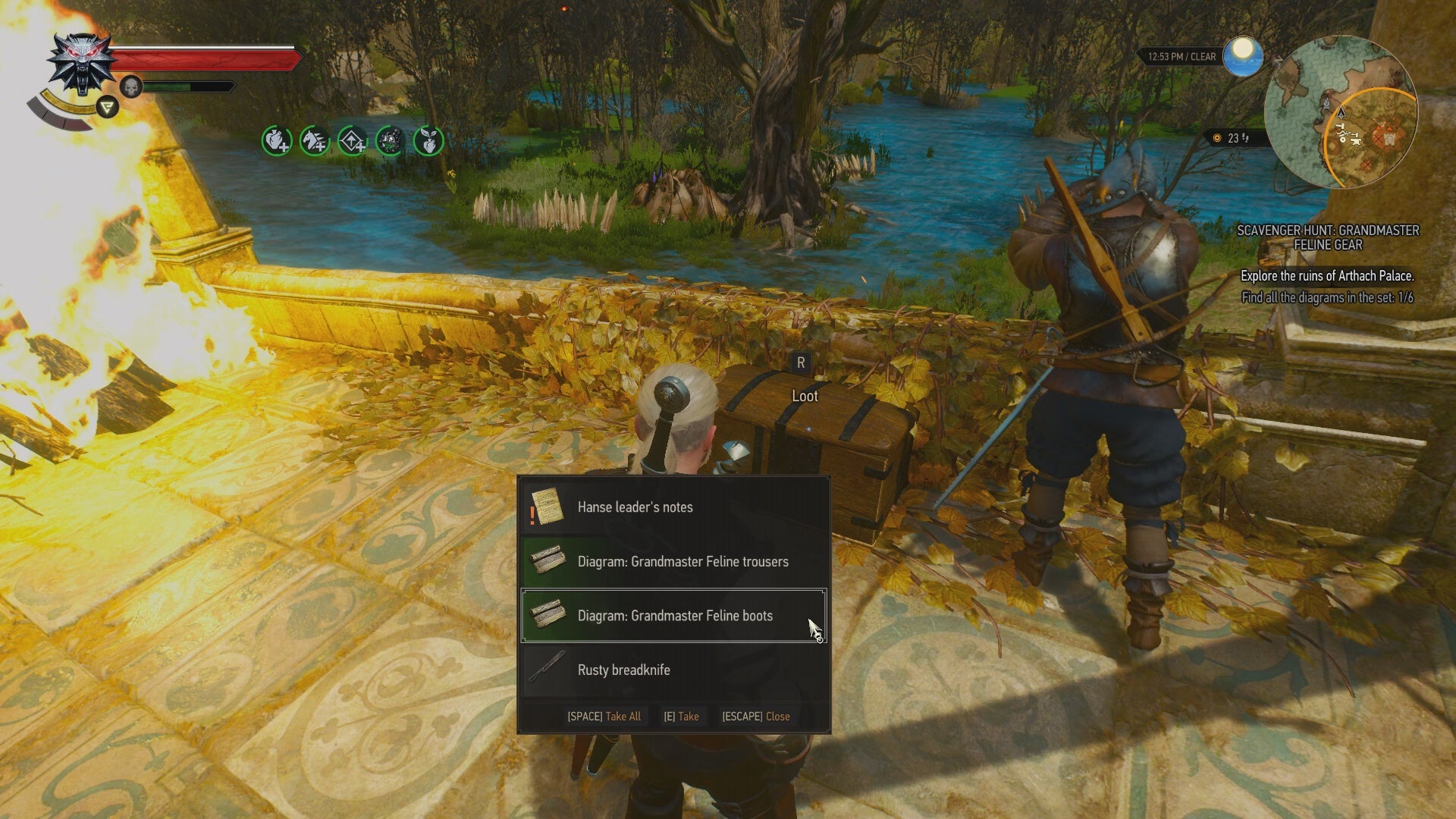The width and height of the screenshot is (1456, 819).
Task: Select the crowns currency icon beside the minimap
Action: tap(1217, 138)
